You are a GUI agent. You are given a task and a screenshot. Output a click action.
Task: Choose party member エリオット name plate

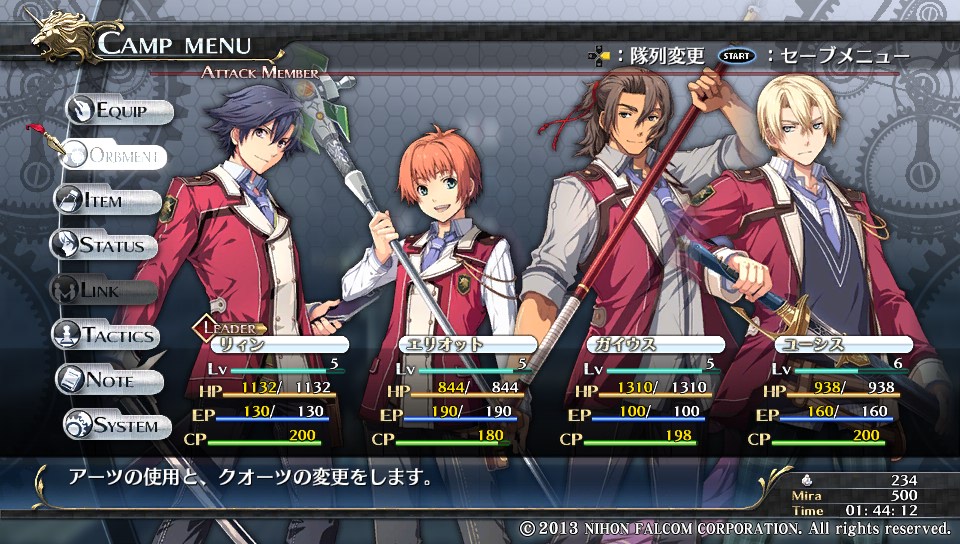(x=455, y=344)
